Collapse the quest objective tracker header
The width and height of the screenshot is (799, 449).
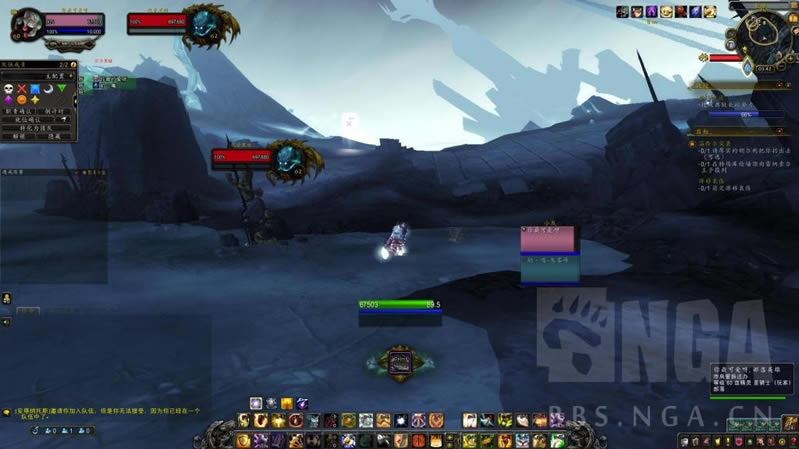coord(780,131)
